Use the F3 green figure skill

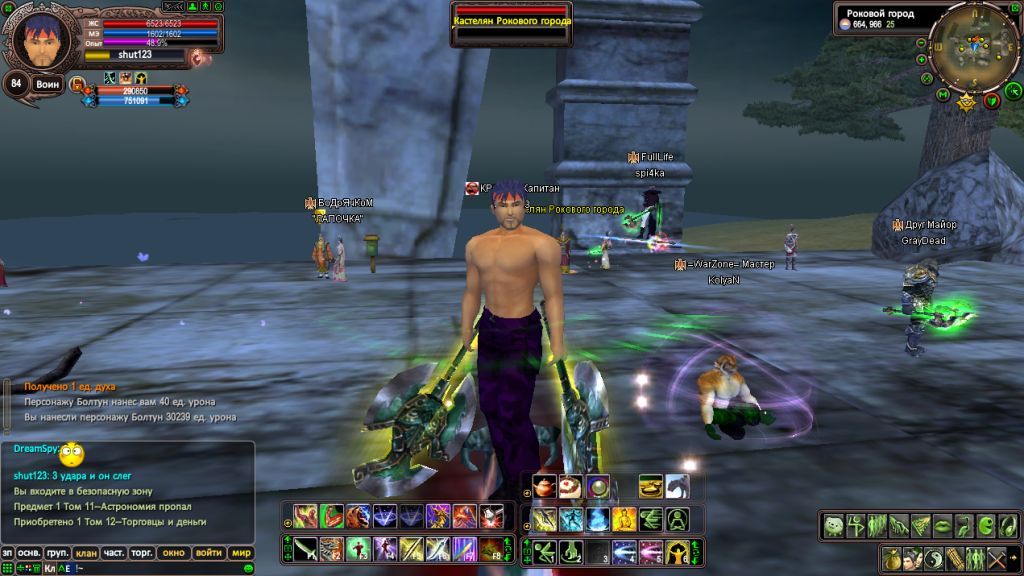click(358, 549)
